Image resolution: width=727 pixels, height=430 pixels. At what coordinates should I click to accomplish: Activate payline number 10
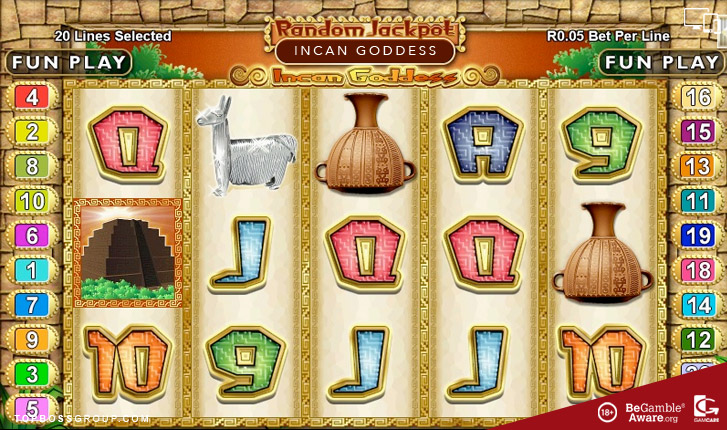[x=31, y=200]
